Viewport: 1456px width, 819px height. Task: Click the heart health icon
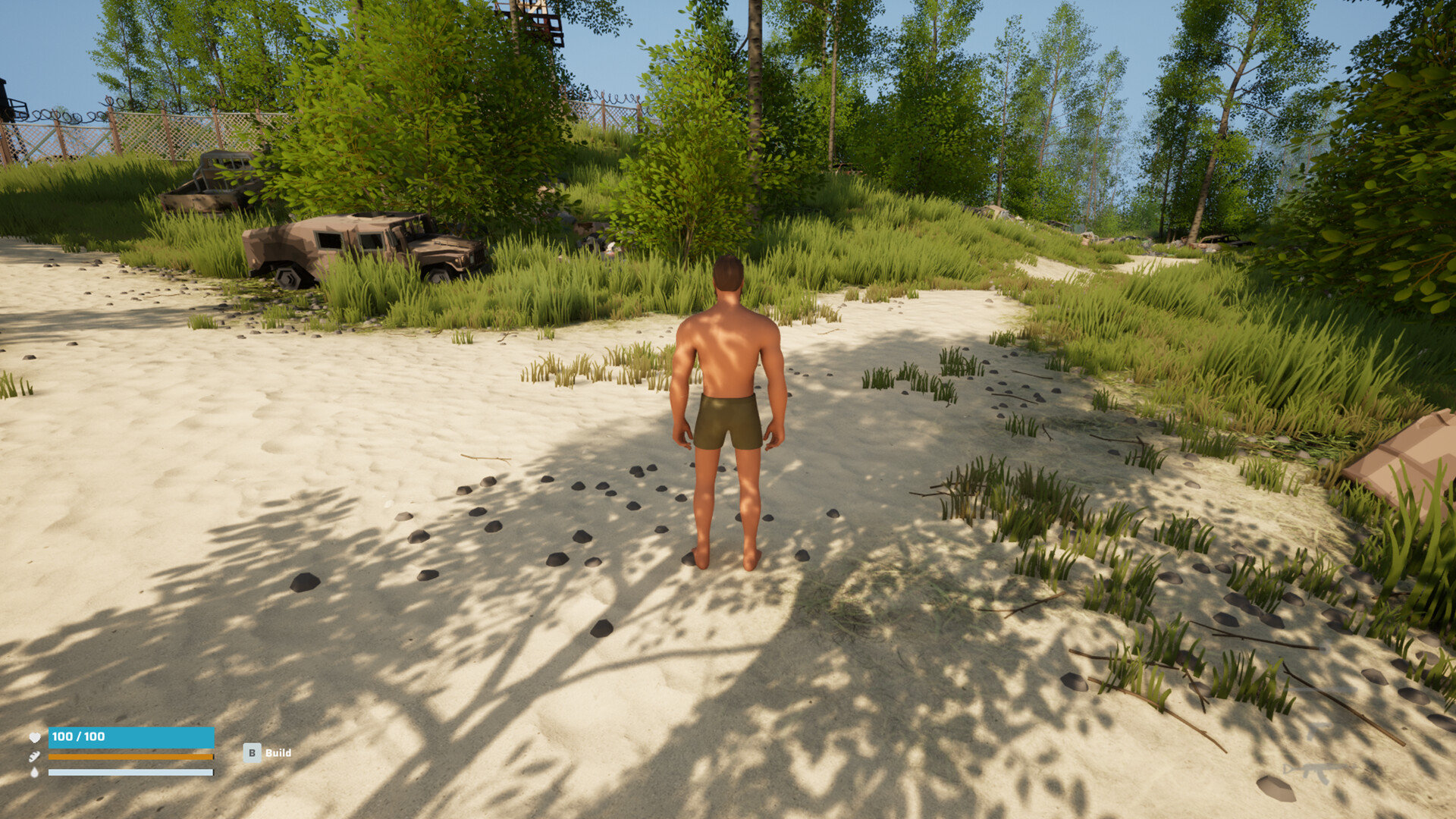(x=34, y=737)
